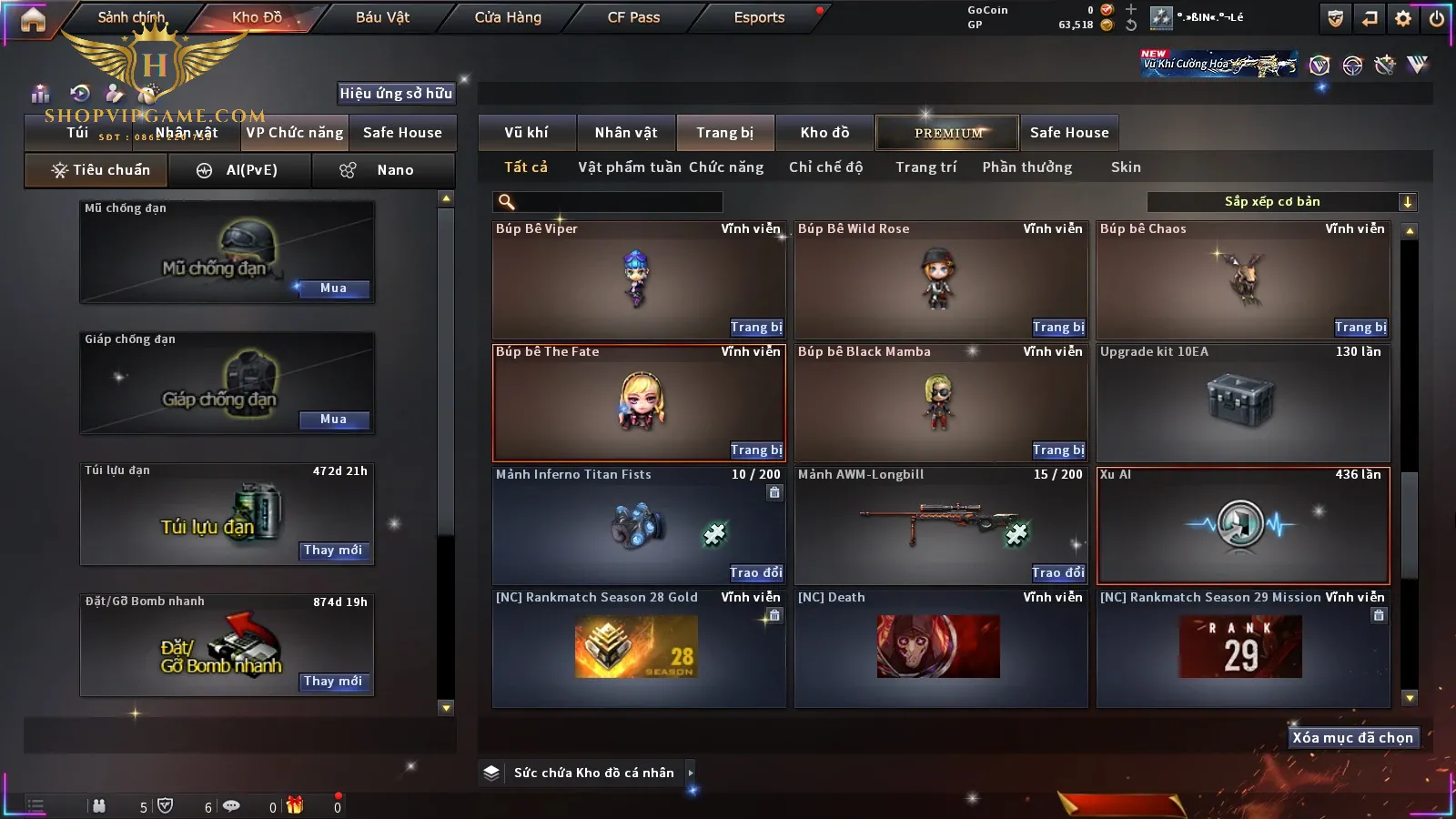Select the Búp bê The Fate item
Image resolution: width=1456 pixels, height=819 pixels.
coord(638,401)
